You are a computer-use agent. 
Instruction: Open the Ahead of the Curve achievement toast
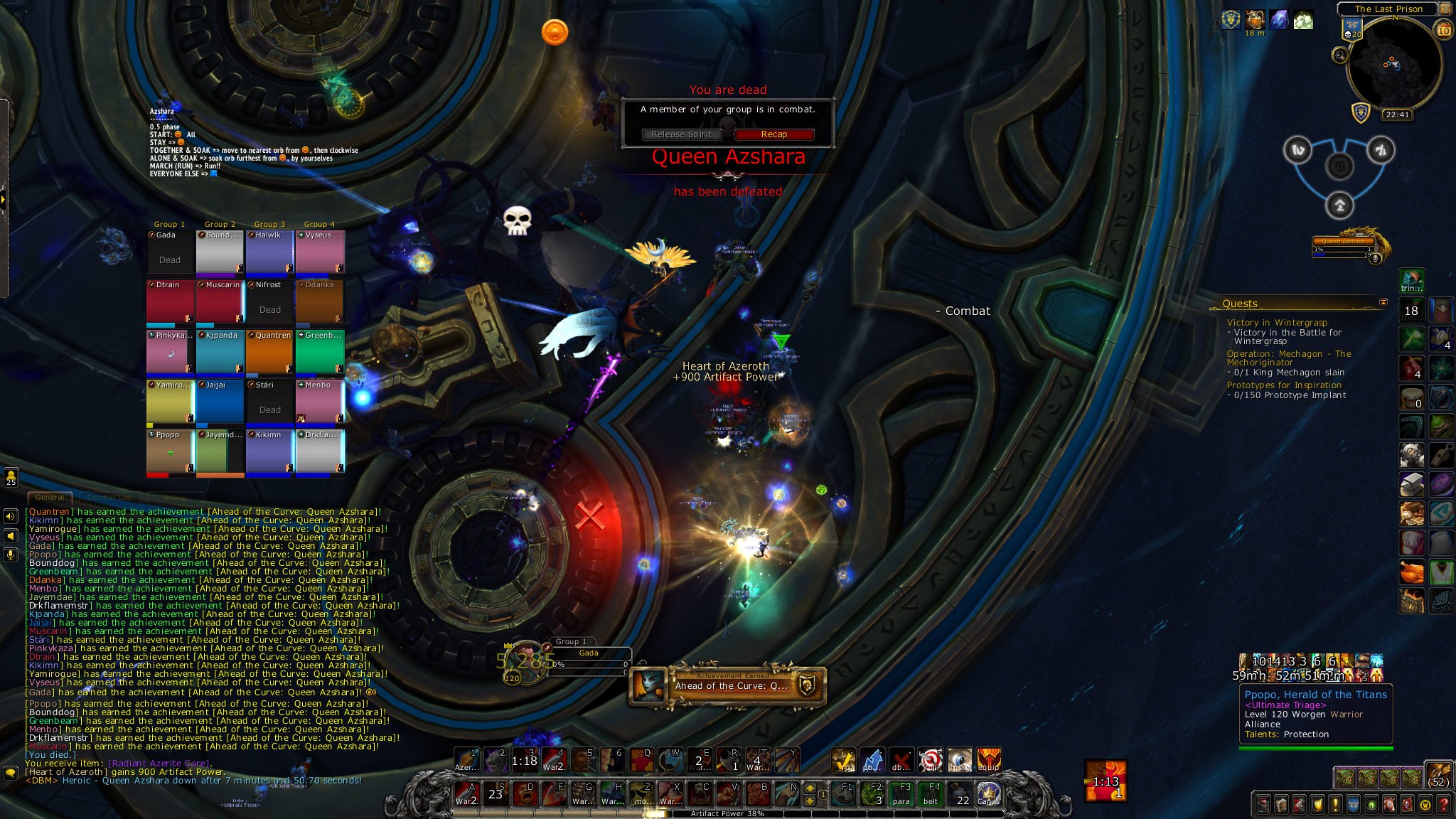(728, 685)
